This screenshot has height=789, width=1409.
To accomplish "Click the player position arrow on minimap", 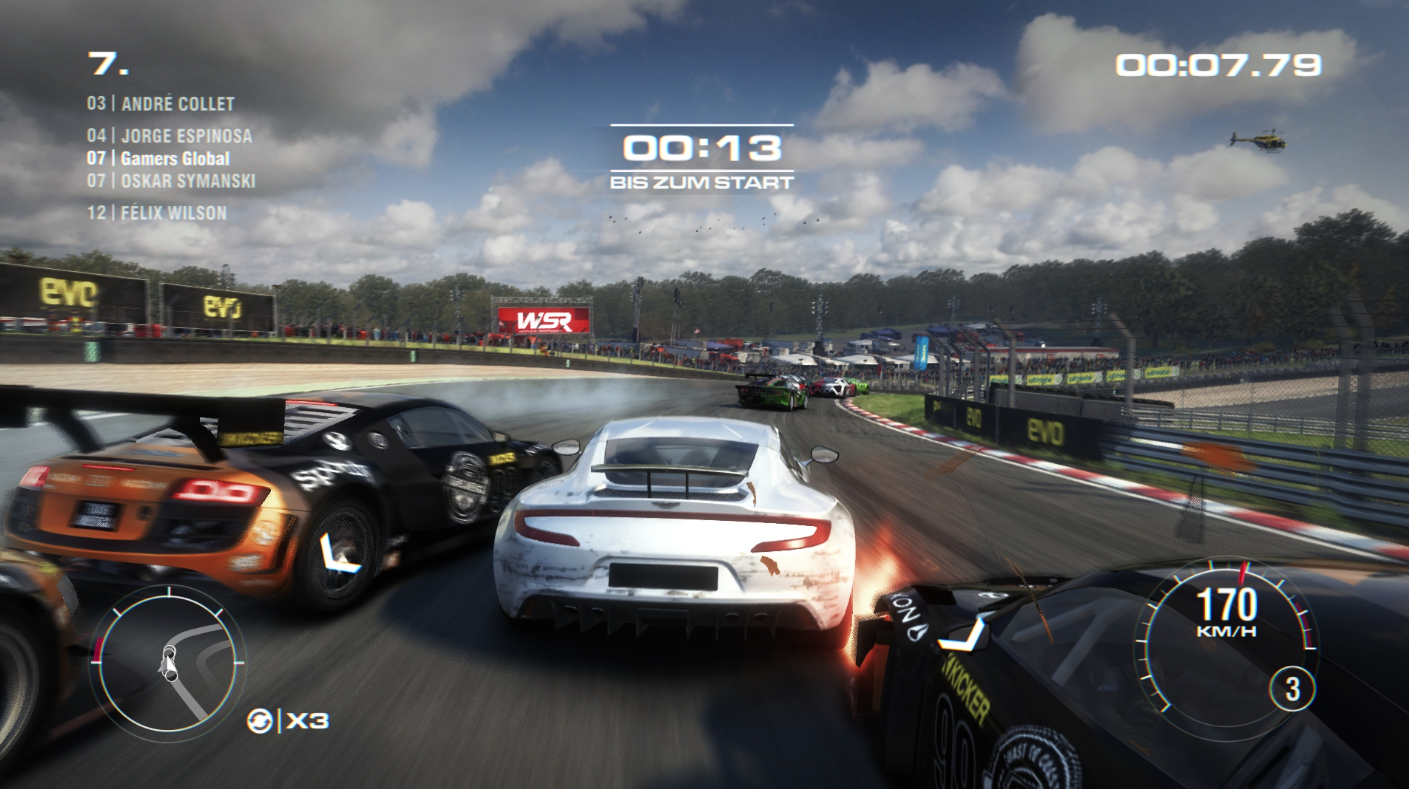I will (168, 663).
